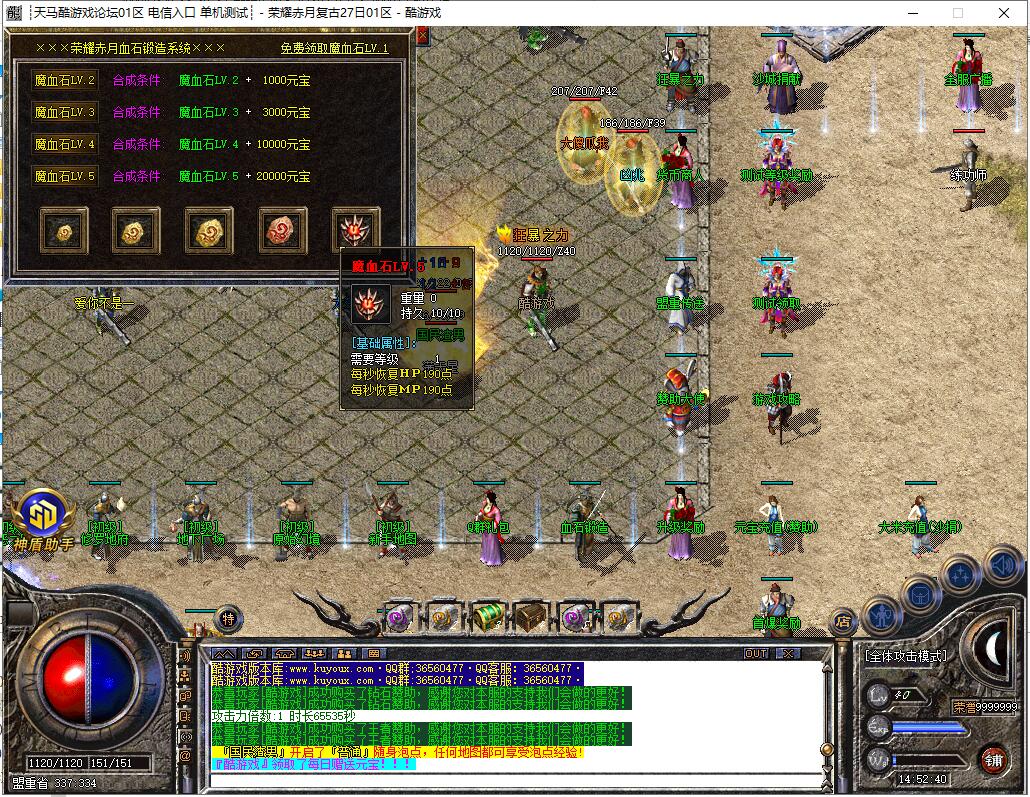Select the red spiked blood stone icon
Image resolution: width=1030 pixels, height=797 pixels.
[356, 230]
